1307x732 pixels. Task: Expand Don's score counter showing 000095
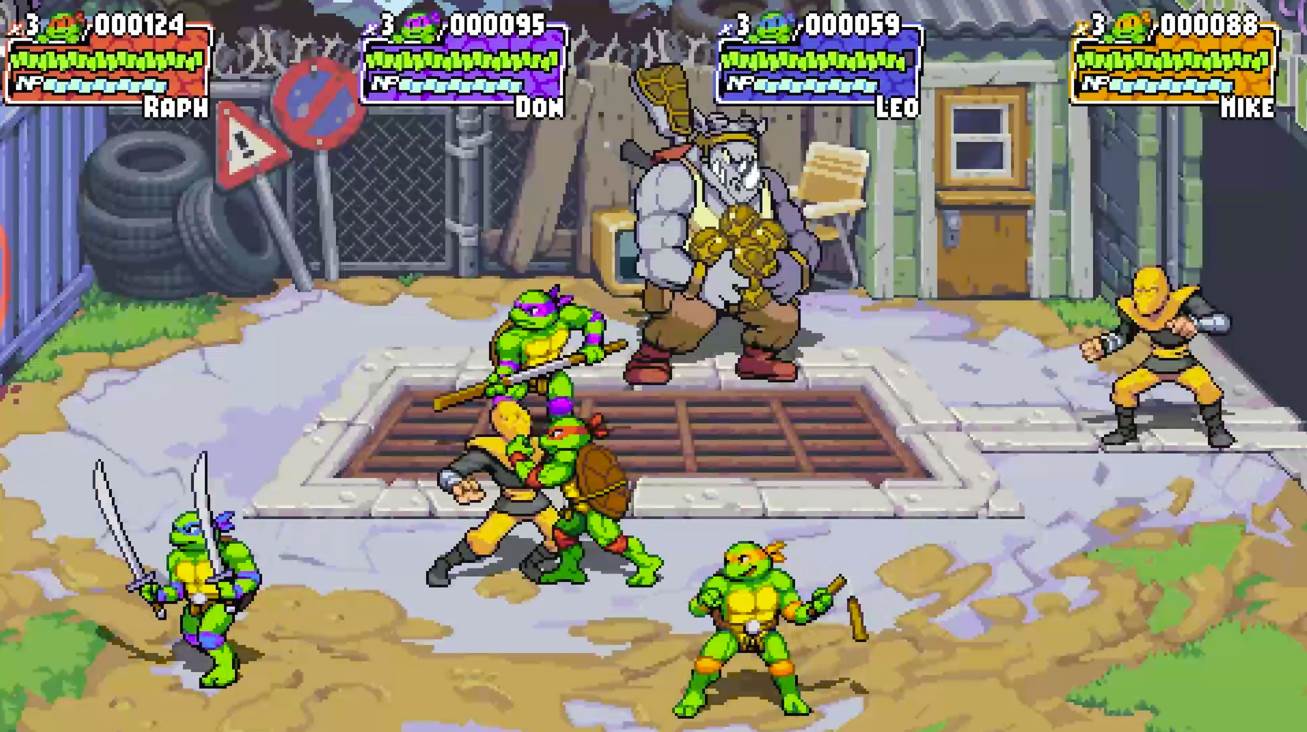click(x=497, y=23)
